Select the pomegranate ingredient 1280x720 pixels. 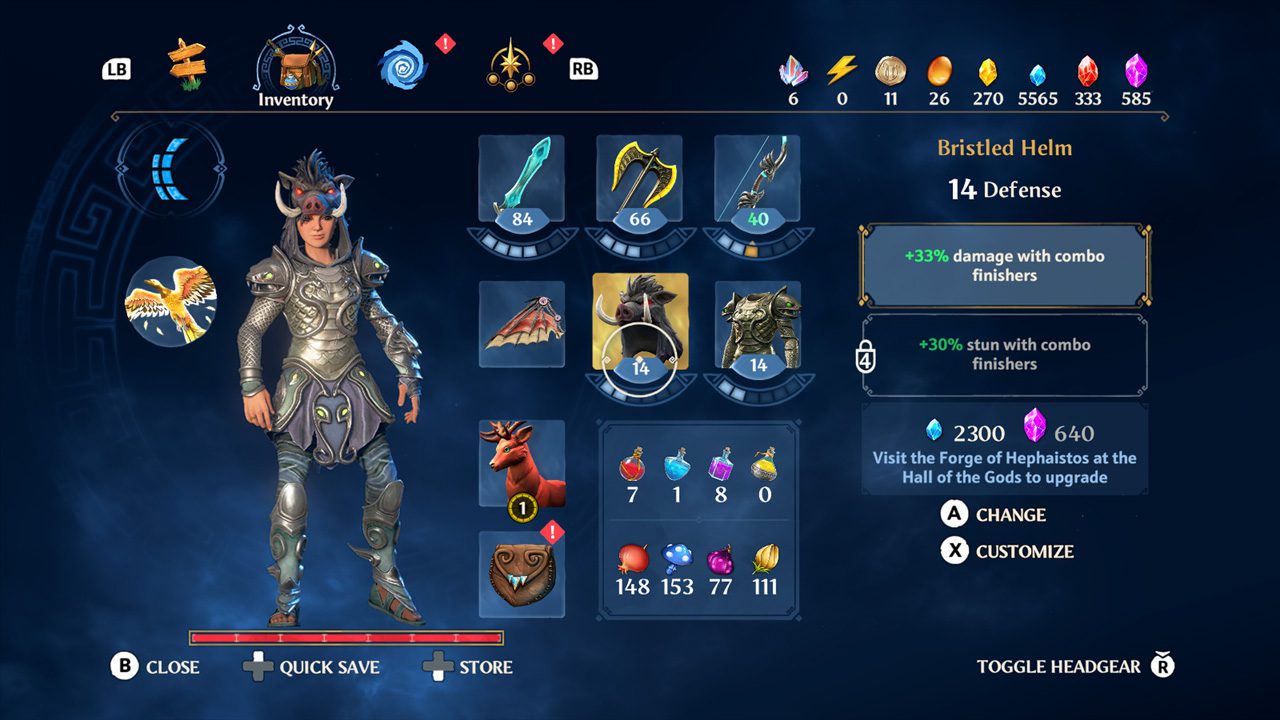coord(632,558)
